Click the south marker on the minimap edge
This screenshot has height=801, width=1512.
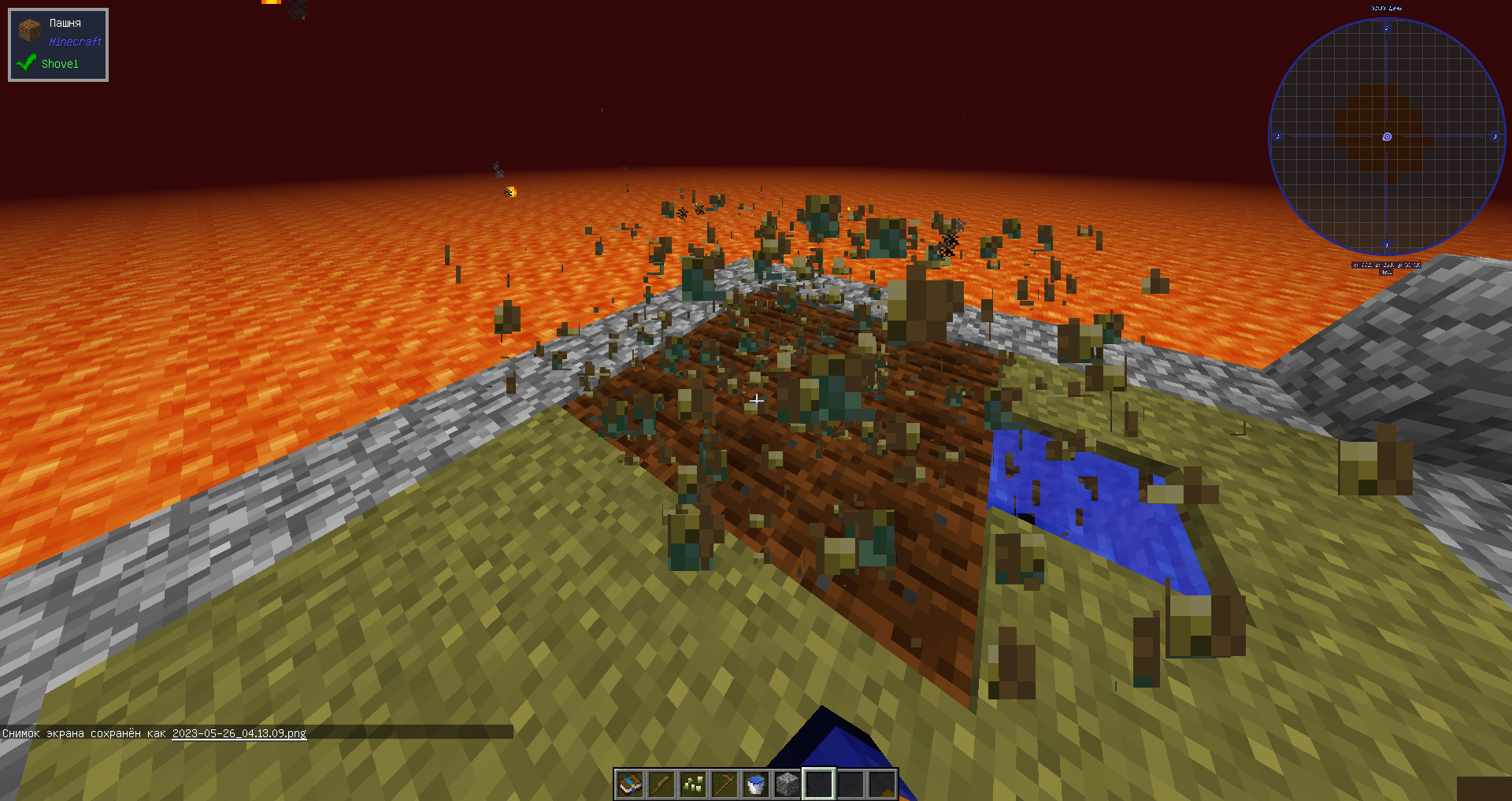[x=1386, y=245]
